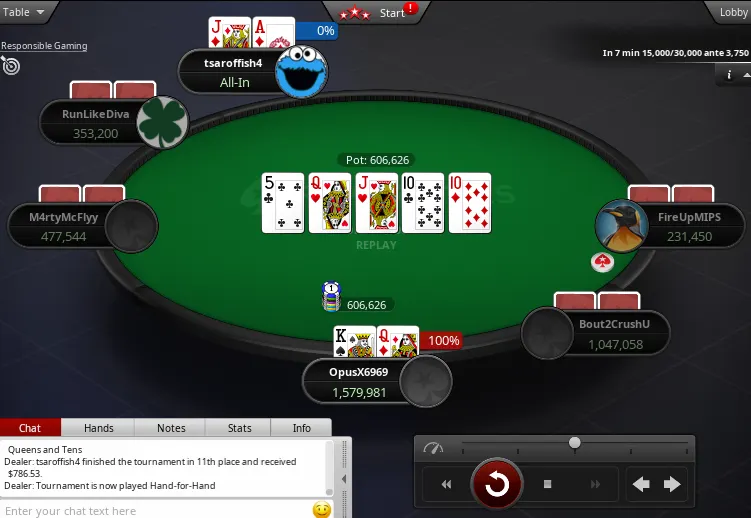The image size is (751, 518).
Task: Select OpusX6969's player panel
Action: 360,382
